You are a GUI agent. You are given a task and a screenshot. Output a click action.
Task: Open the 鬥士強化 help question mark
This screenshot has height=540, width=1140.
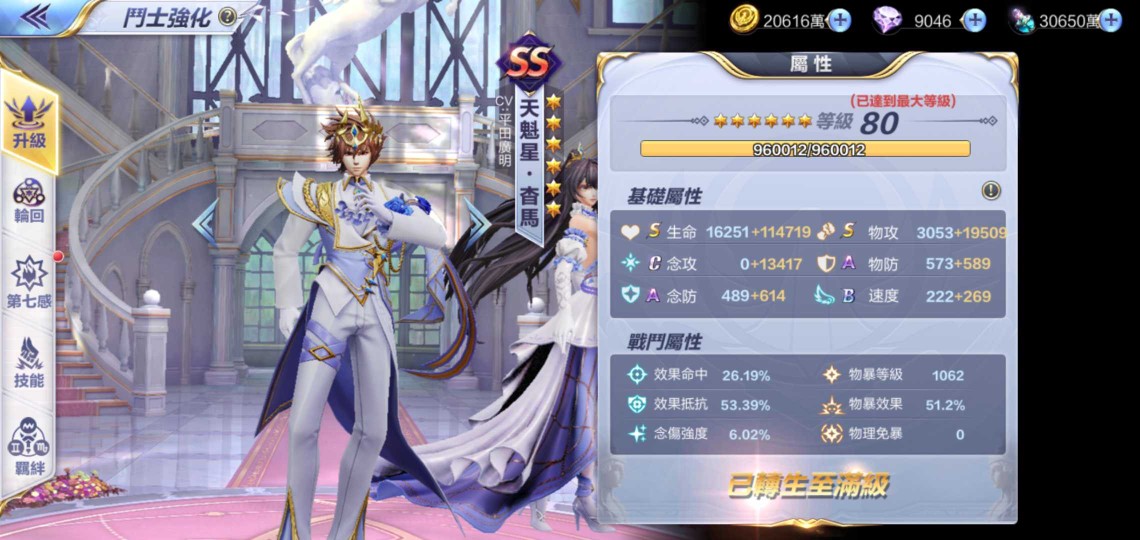227,16
